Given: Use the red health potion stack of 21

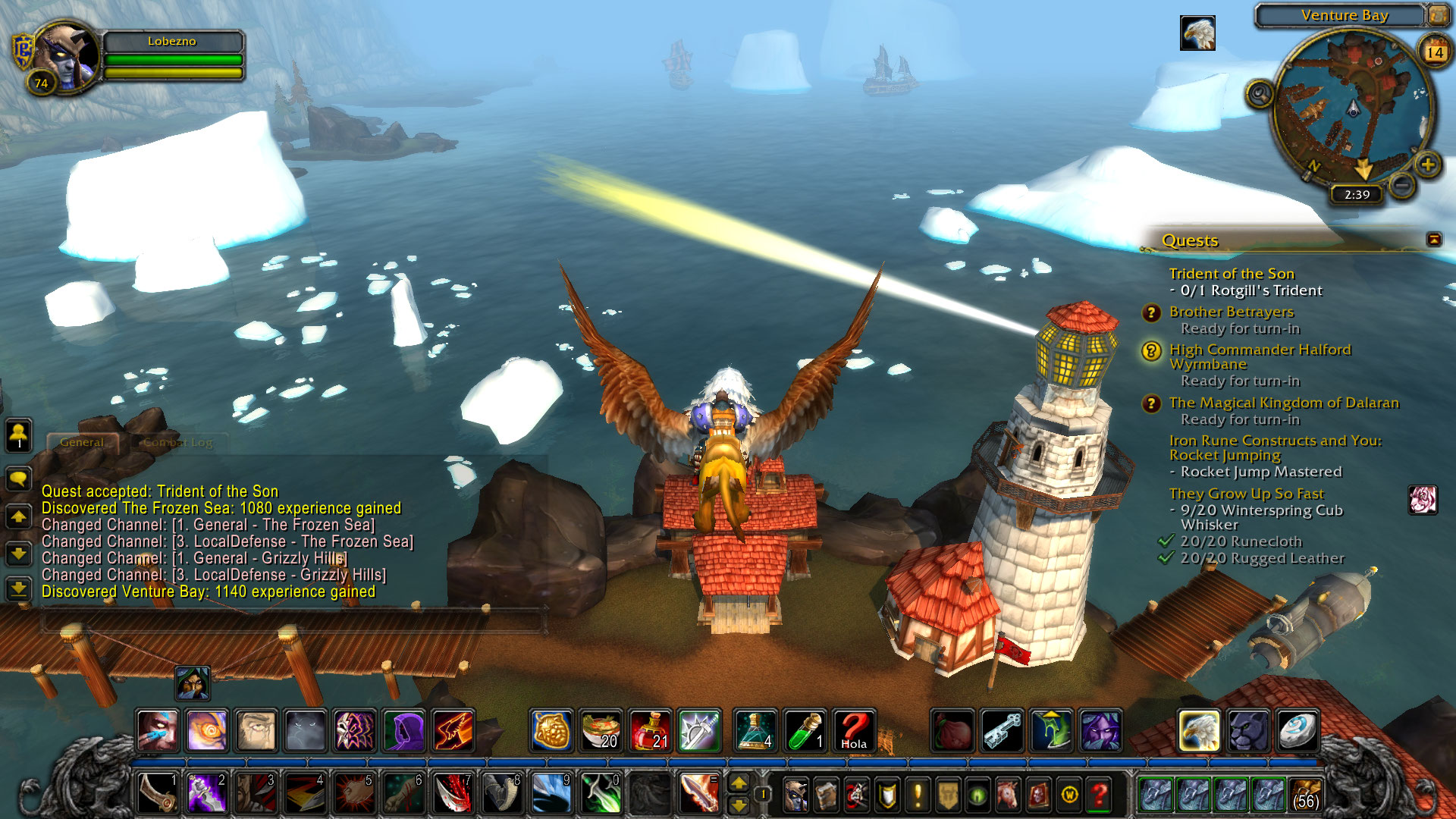Looking at the screenshot, I should [650, 730].
